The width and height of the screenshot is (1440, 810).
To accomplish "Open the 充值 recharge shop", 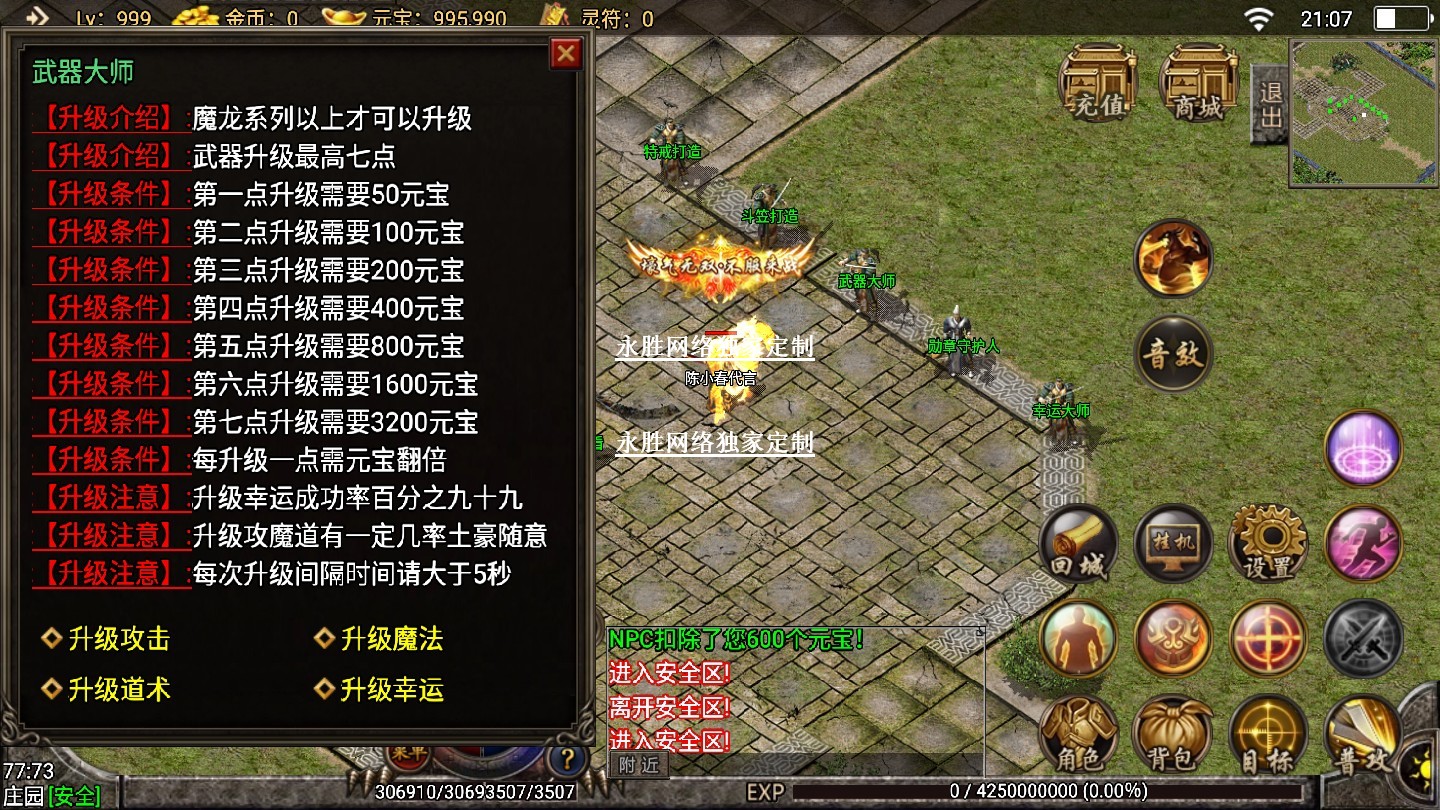I will (x=1098, y=84).
